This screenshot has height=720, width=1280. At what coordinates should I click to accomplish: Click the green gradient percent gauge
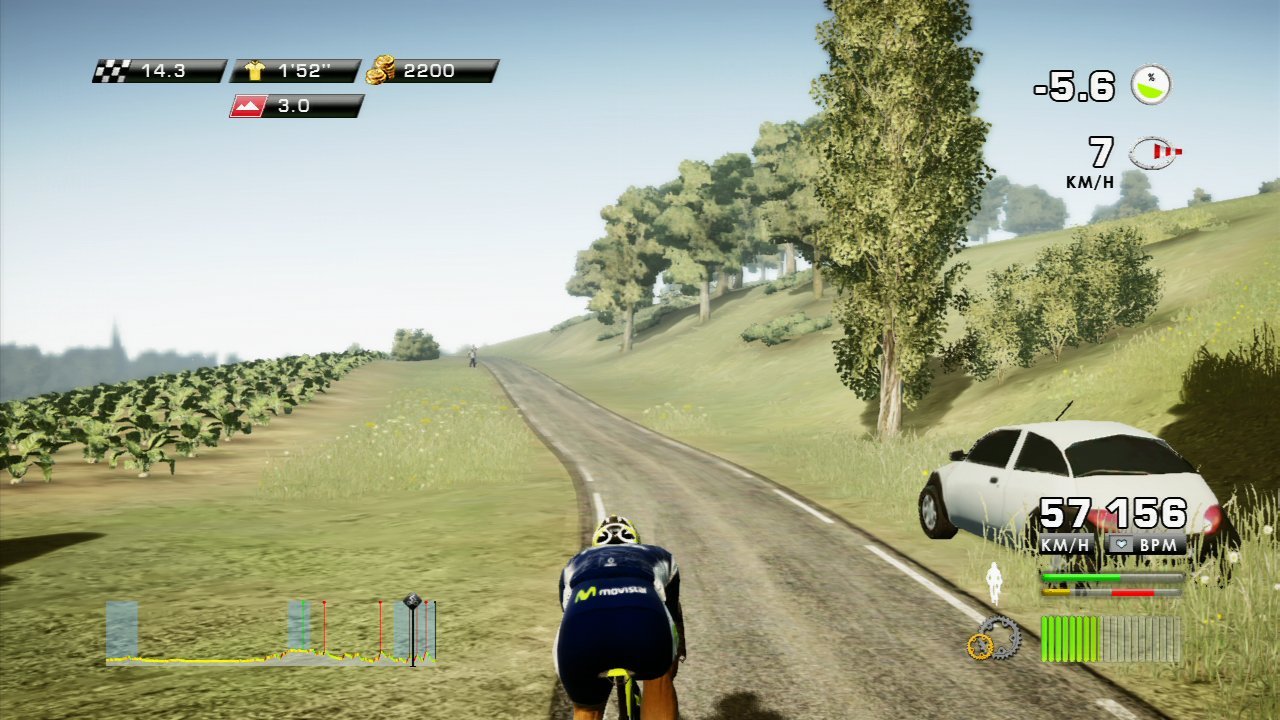[1151, 85]
